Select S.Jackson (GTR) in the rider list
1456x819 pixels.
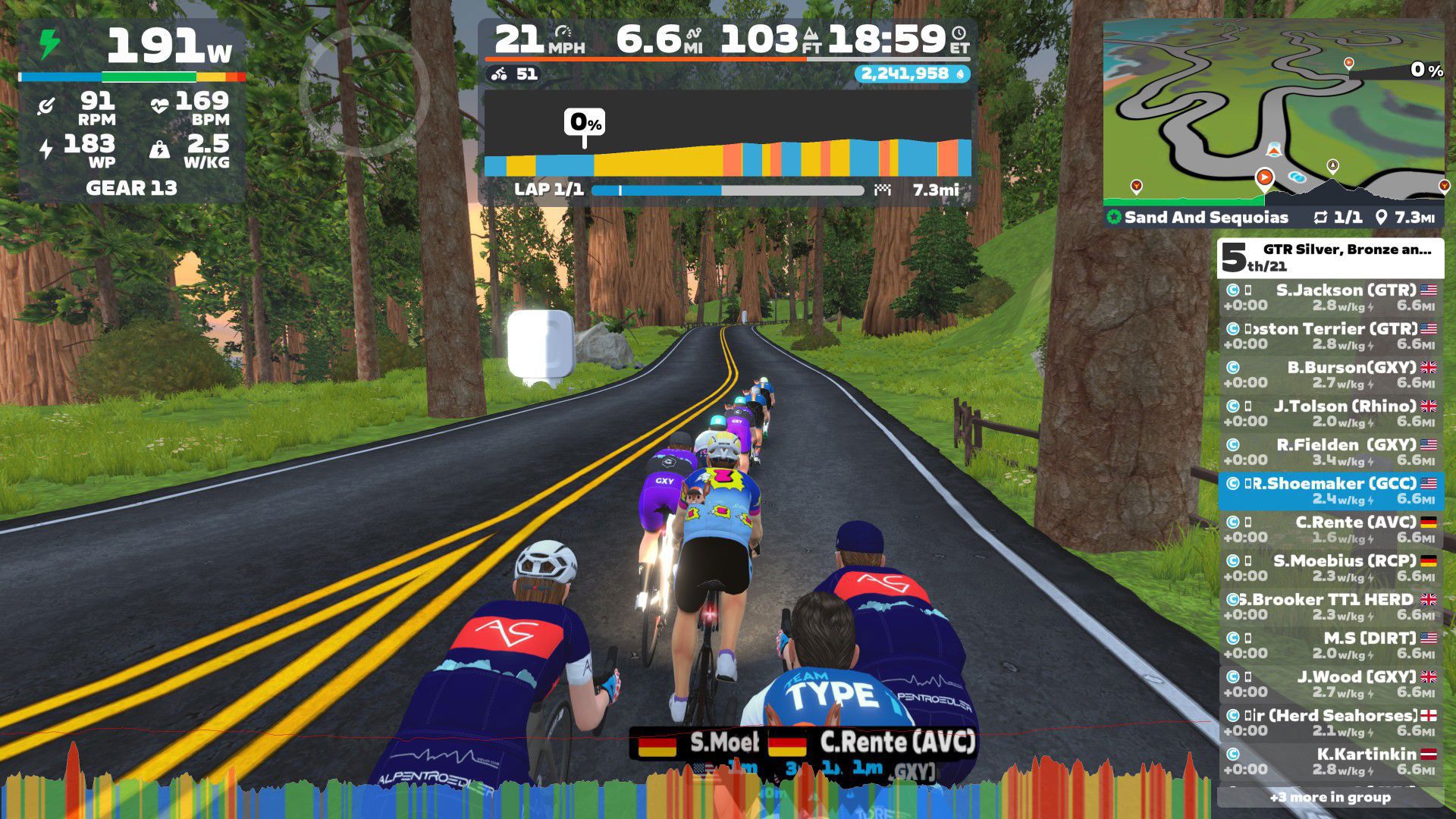coord(1331,297)
